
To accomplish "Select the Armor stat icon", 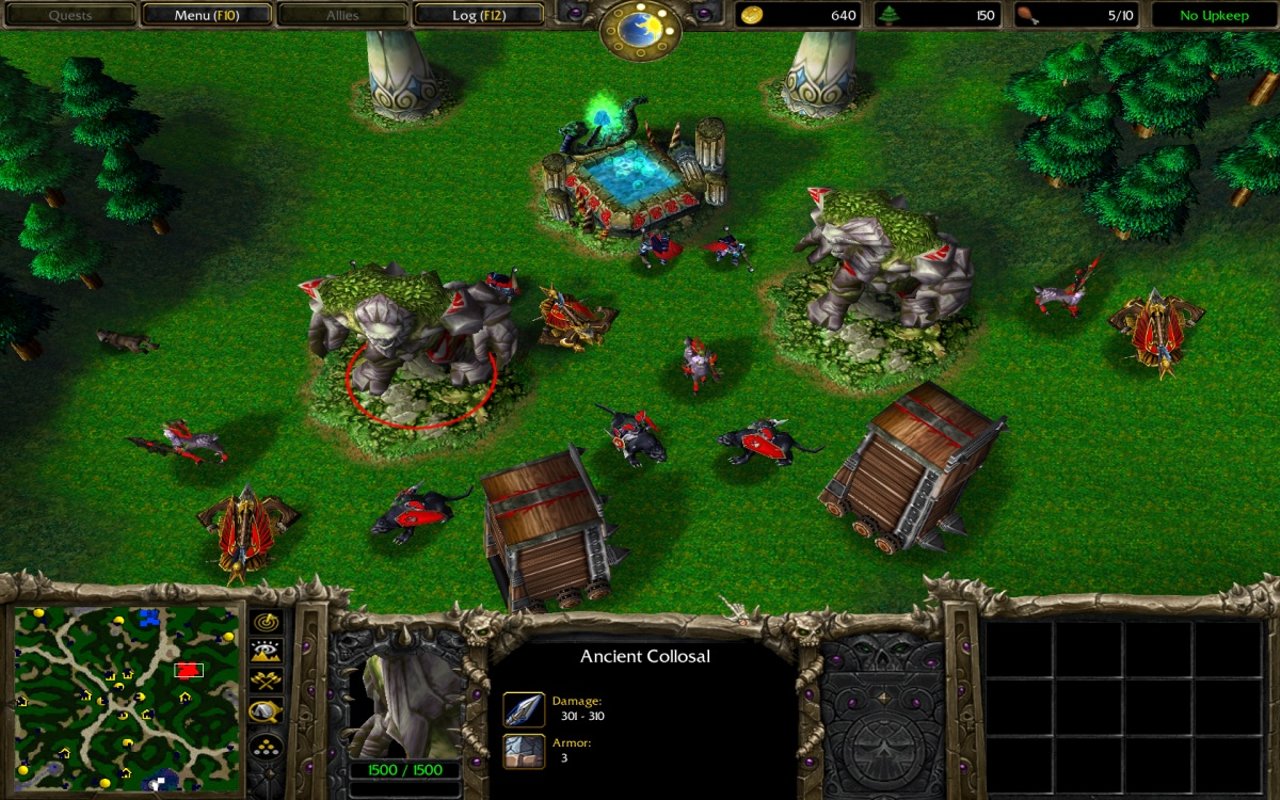I will point(524,751).
